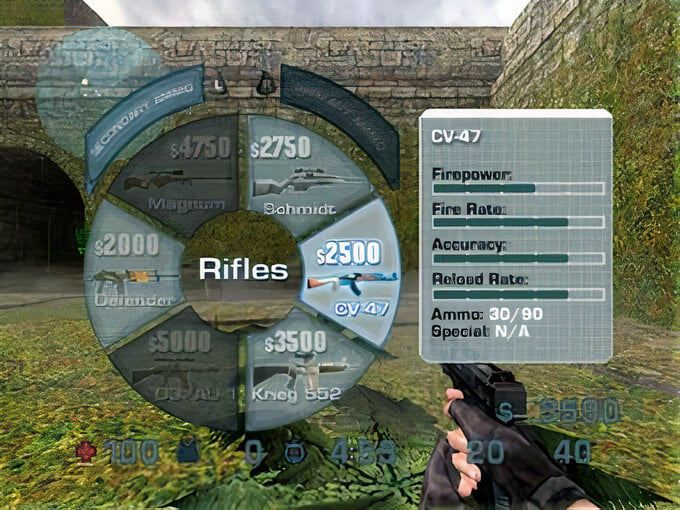Click the Rifles hub in the wheel center
The width and height of the screenshot is (680, 510).
pyautogui.click(x=243, y=269)
